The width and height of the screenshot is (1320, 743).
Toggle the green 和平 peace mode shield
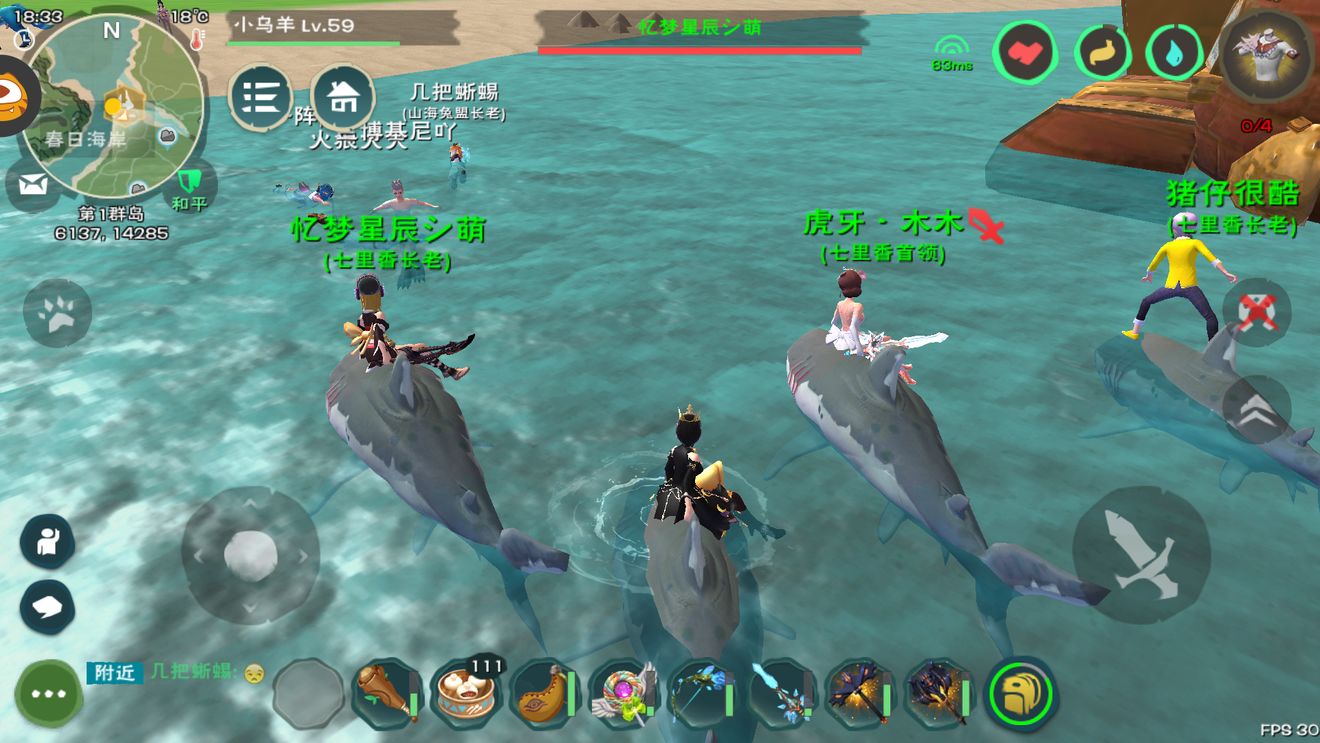(189, 185)
